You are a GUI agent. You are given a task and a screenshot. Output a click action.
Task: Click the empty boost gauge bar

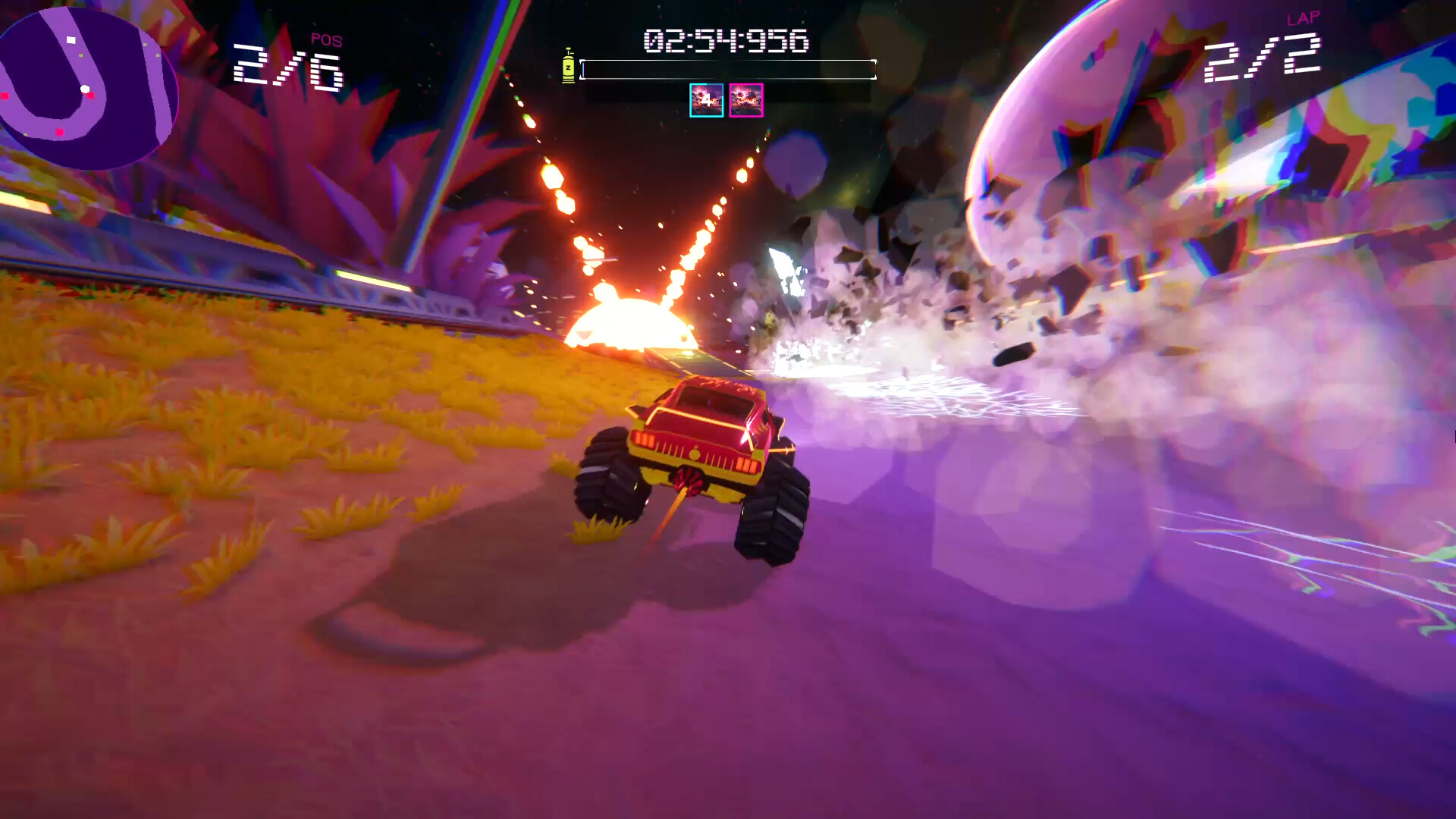728,68
